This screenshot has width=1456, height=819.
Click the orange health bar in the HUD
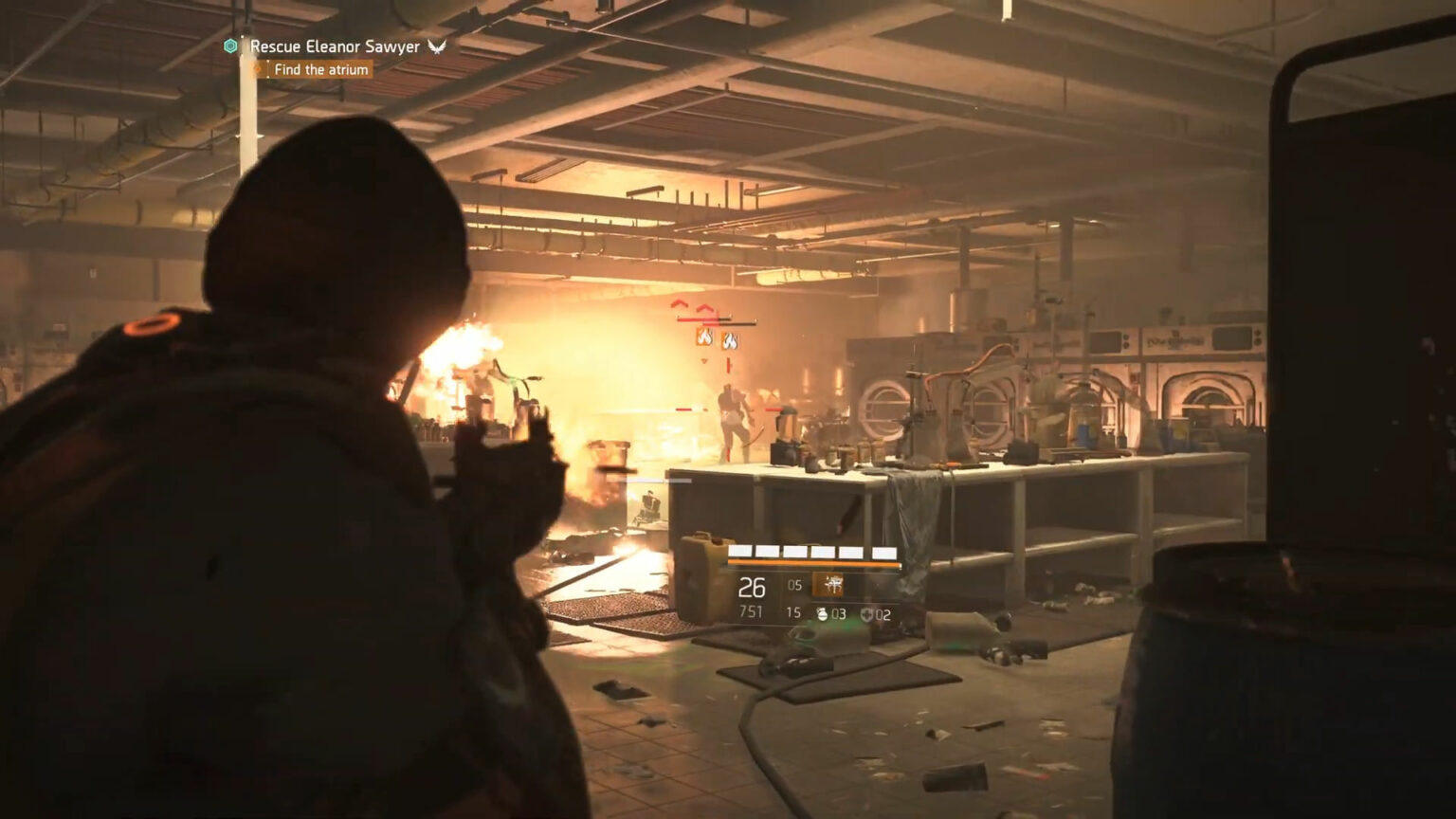click(x=813, y=563)
